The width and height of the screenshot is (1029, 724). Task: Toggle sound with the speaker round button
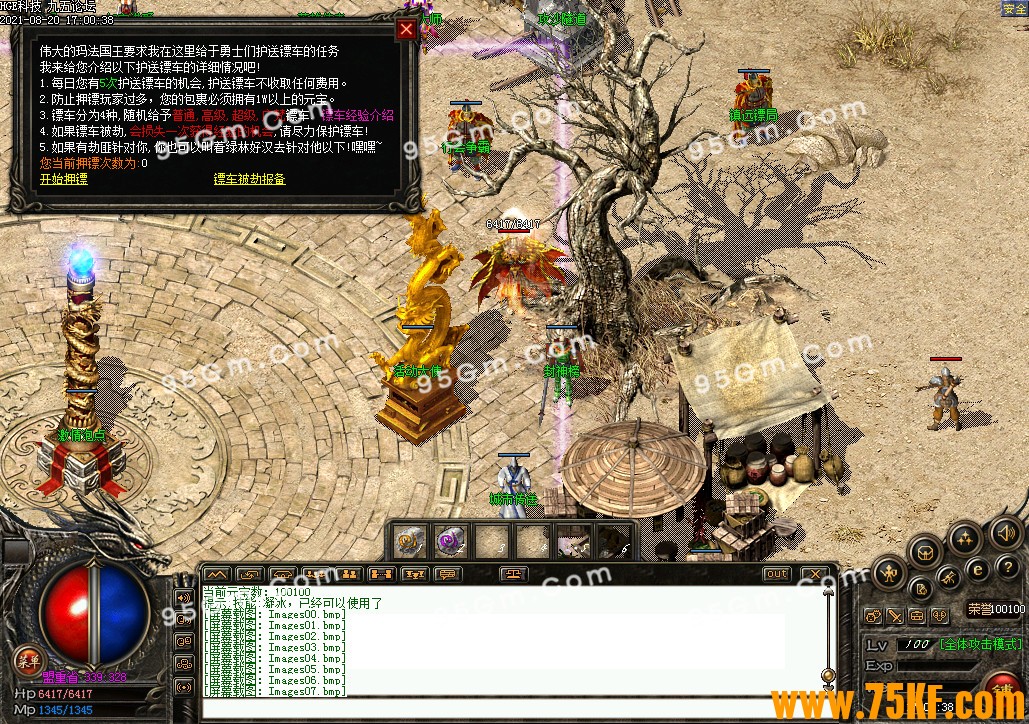(x=1005, y=534)
